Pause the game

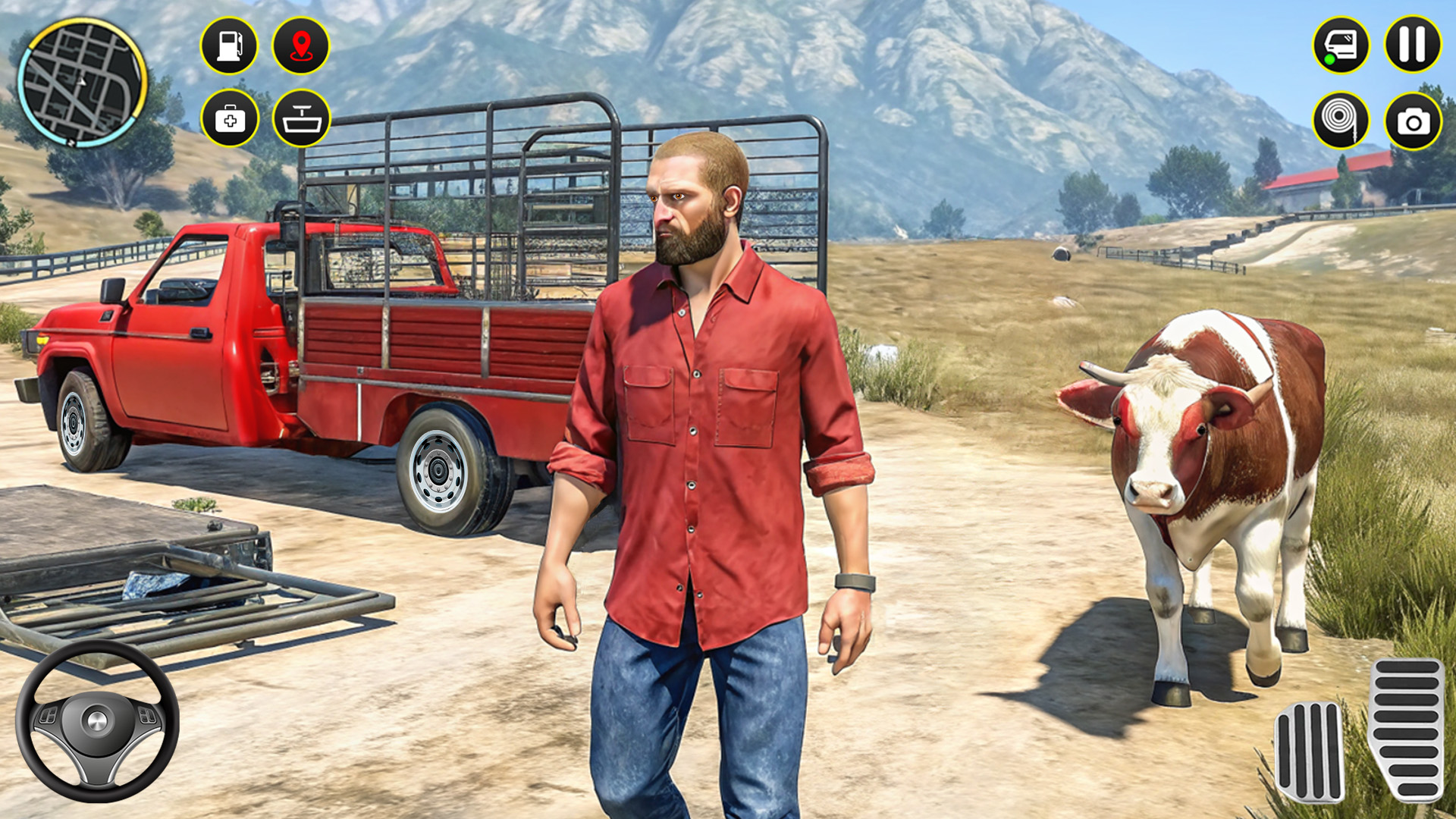pyautogui.click(x=1413, y=45)
